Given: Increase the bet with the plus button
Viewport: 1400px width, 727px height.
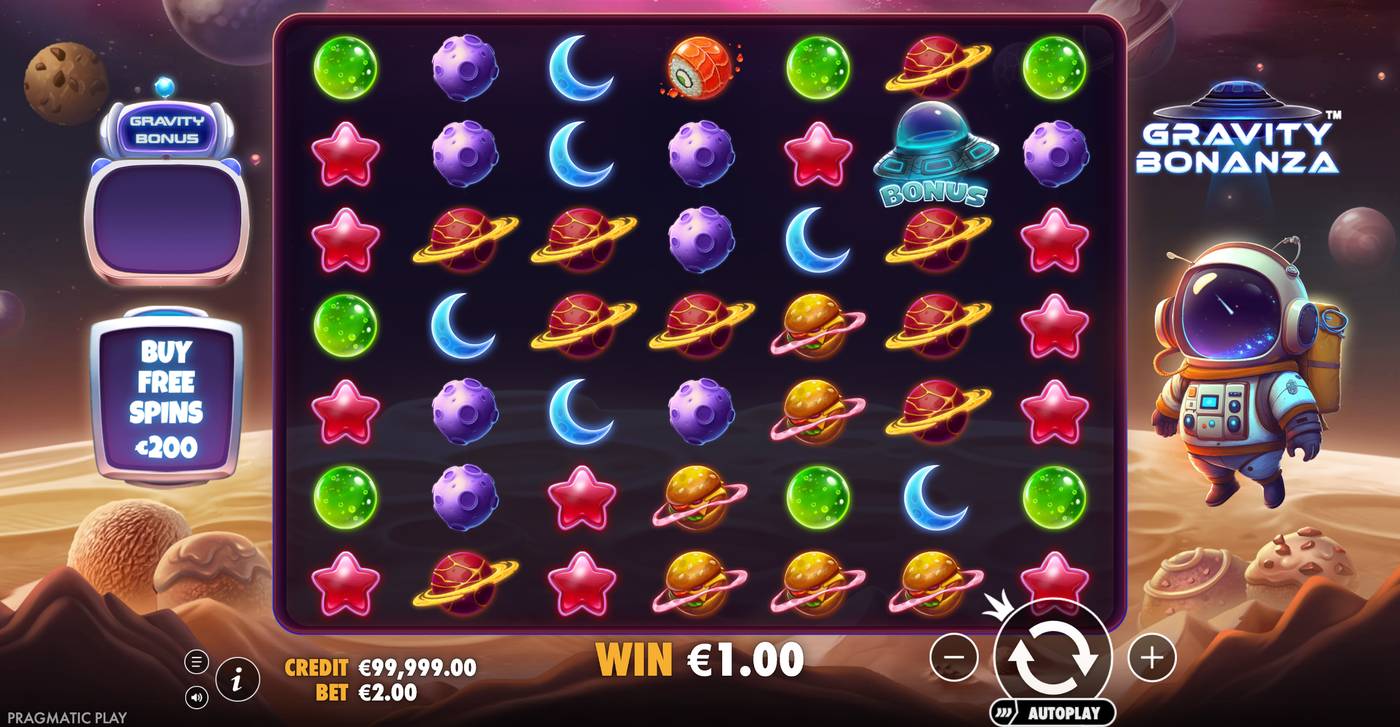Looking at the screenshot, I should click(1152, 659).
